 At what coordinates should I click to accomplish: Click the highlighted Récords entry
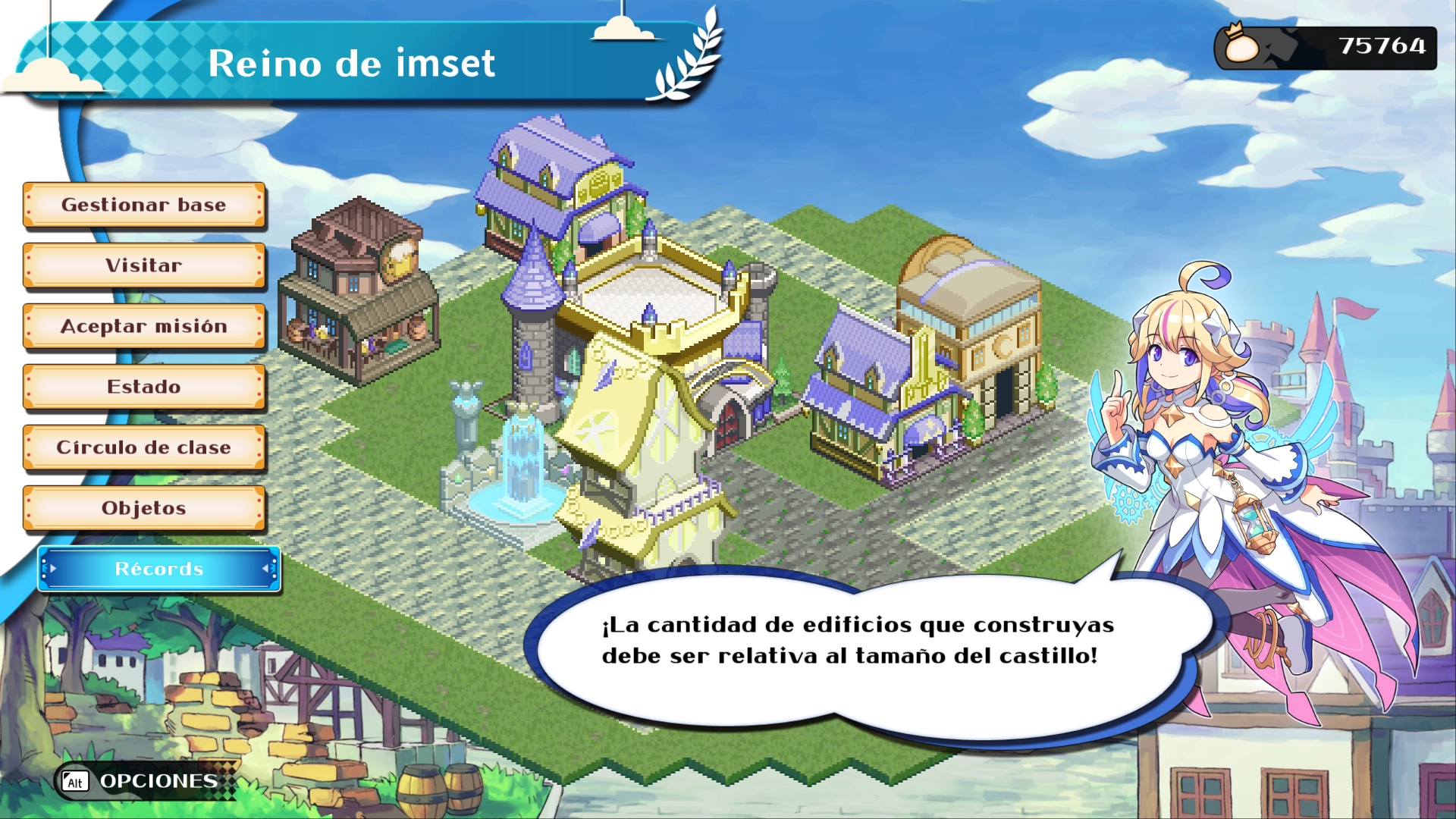click(x=159, y=569)
